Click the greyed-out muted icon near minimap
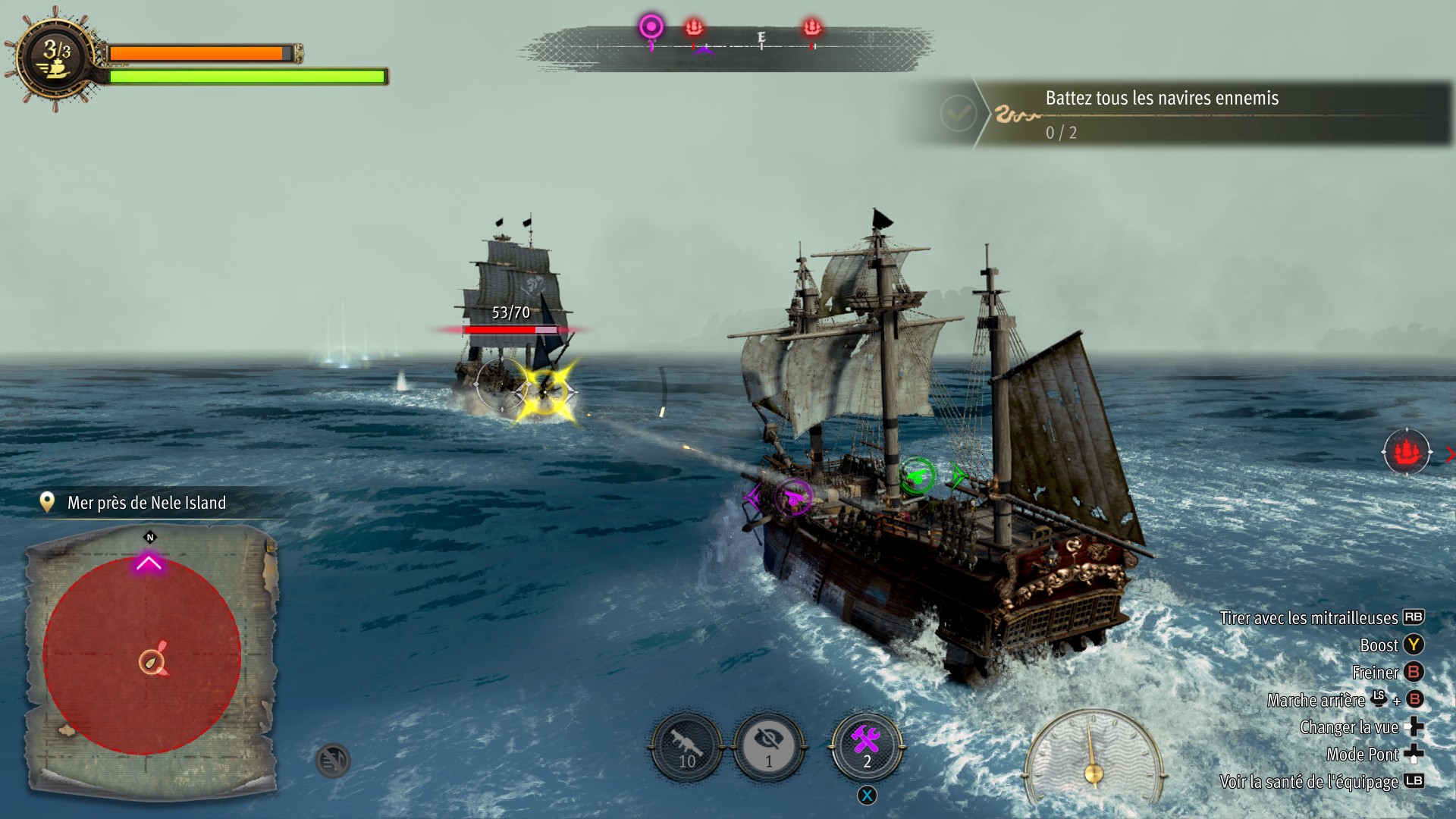The image size is (1456, 819). click(332, 760)
